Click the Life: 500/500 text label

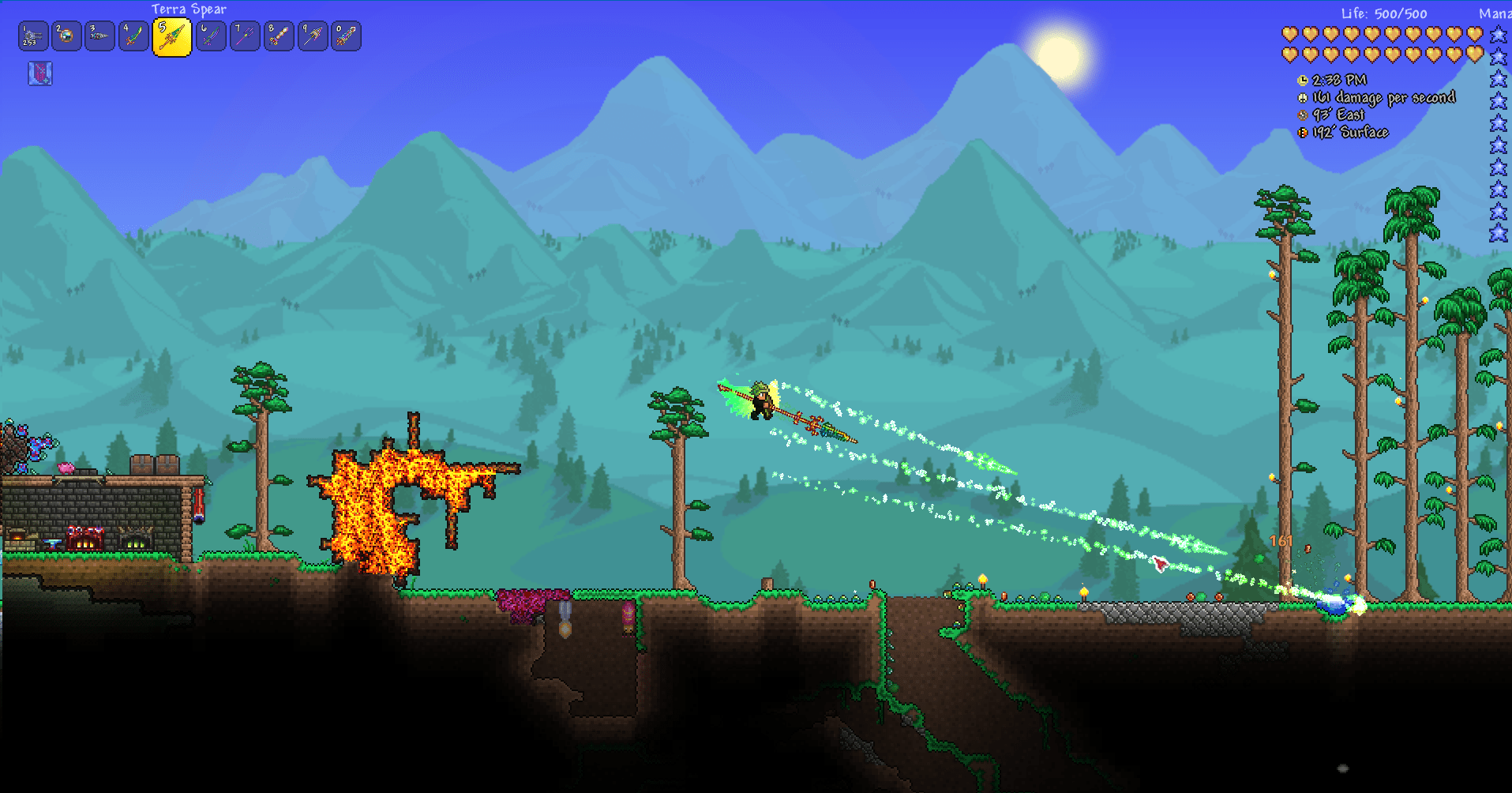coord(1383,13)
